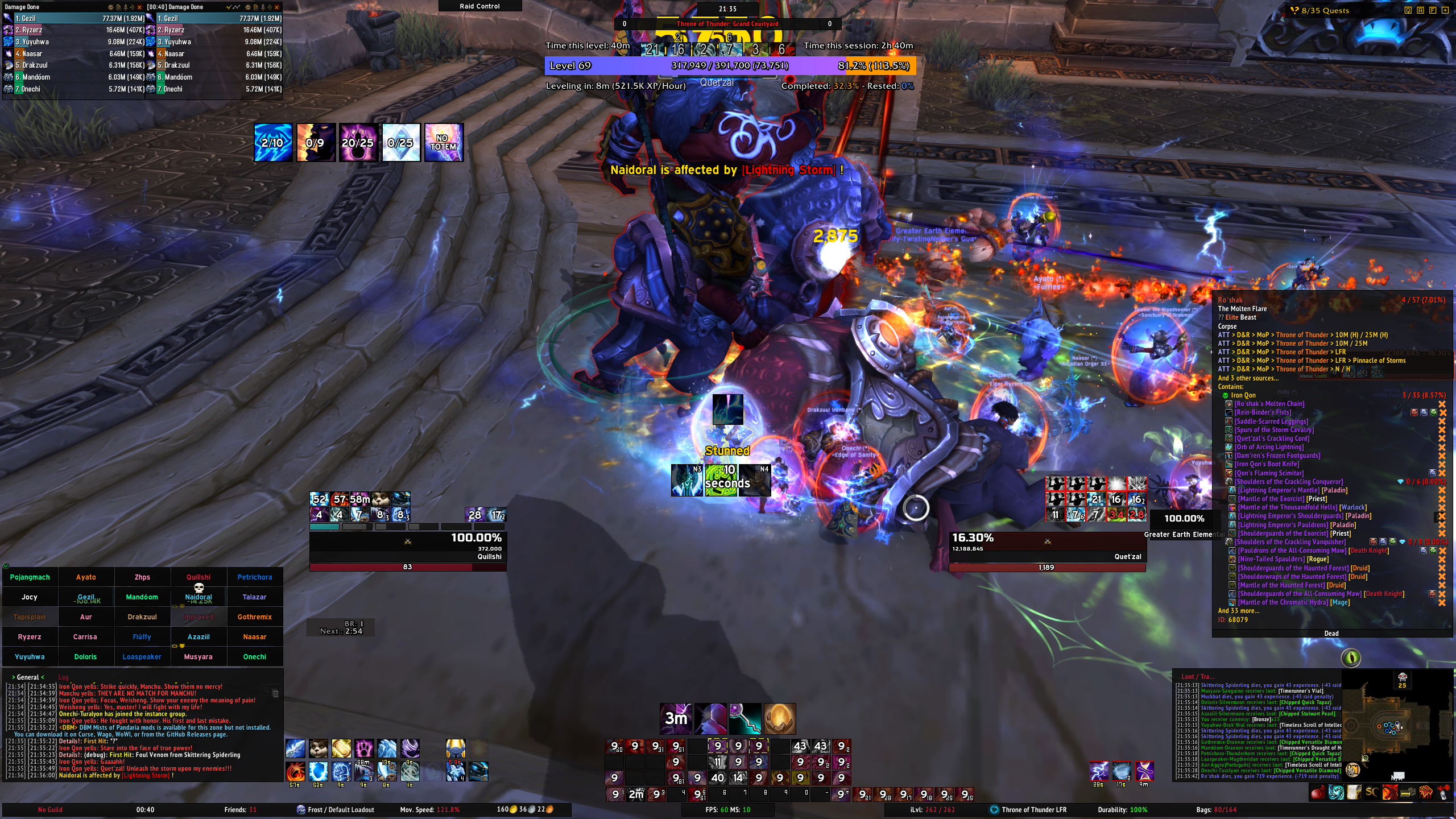Image resolution: width=1456 pixels, height=819 pixels.
Task: Select Naidoral in the raid frames
Action: click(198, 597)
